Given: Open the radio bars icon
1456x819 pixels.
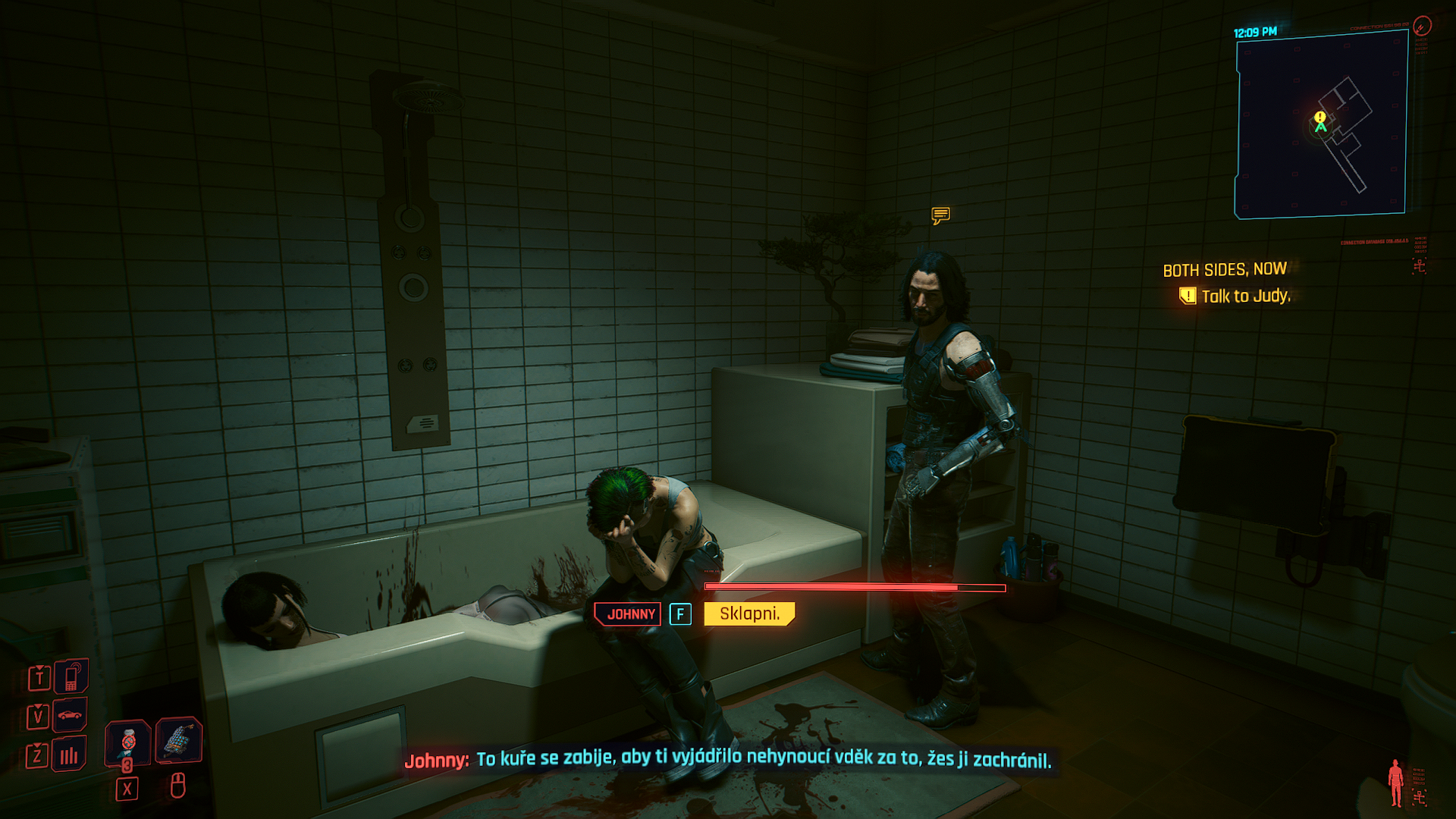Looking at the screenshot, I should point(69,755).
